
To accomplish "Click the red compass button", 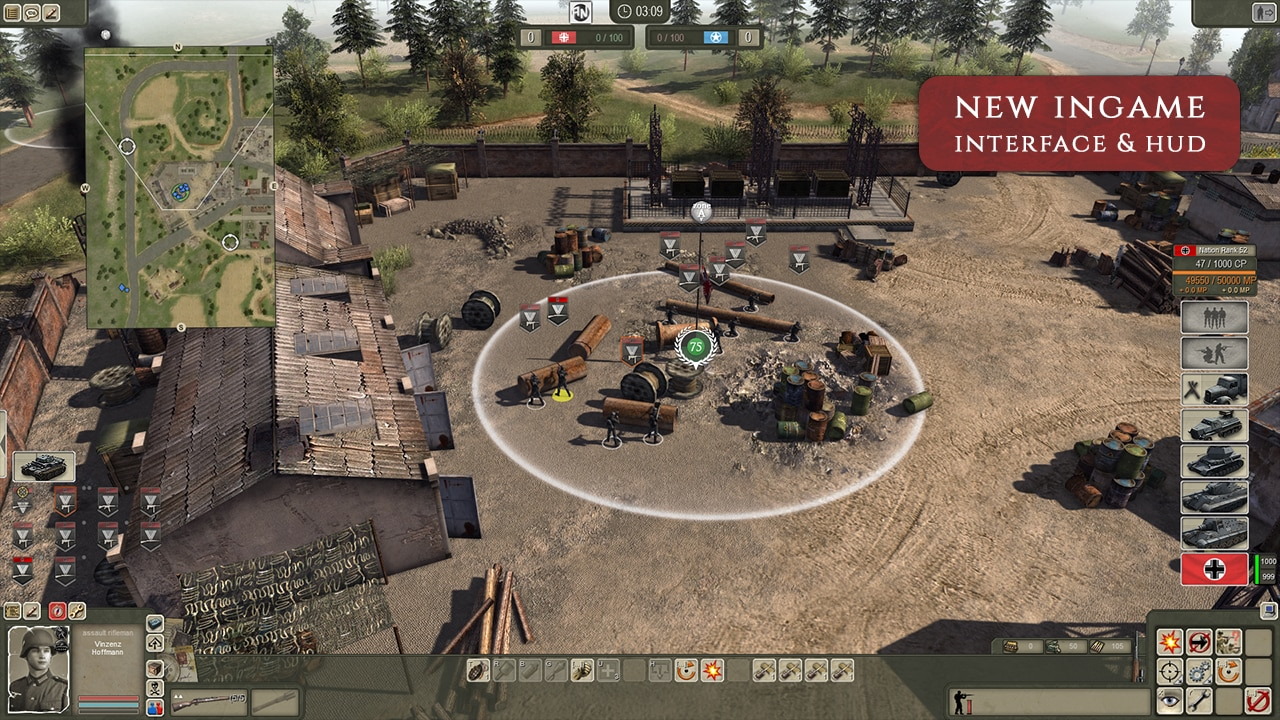I will click(57, 611).
